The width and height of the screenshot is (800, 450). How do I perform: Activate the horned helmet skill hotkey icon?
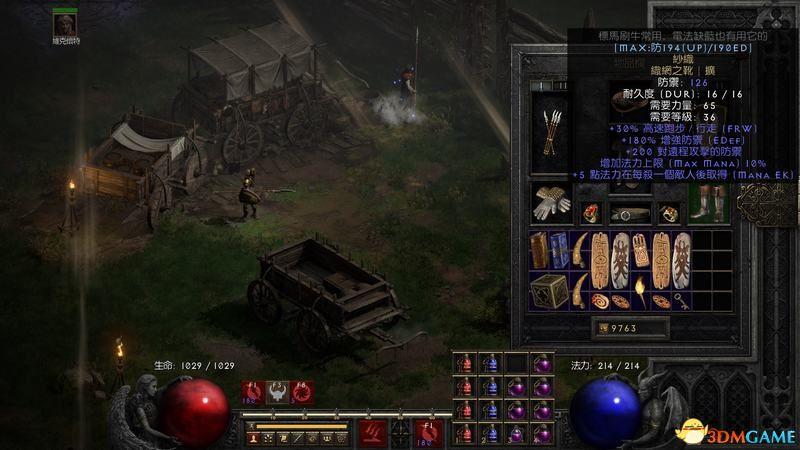tap(276, 393)
